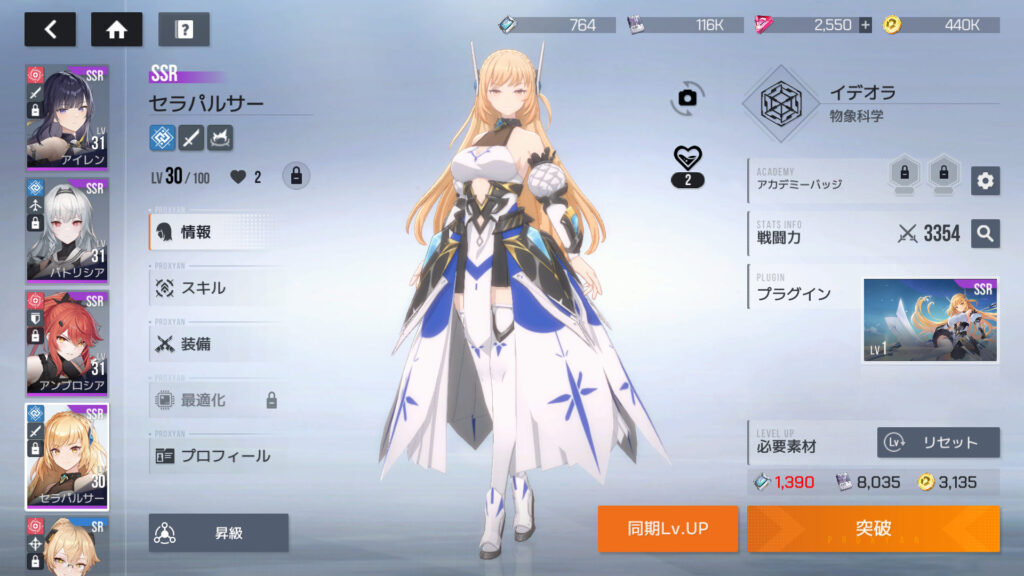The height and width of the screenshot is (576, 1024).
Task: Add currency with the plus button
Action: [x=865, y=25]
